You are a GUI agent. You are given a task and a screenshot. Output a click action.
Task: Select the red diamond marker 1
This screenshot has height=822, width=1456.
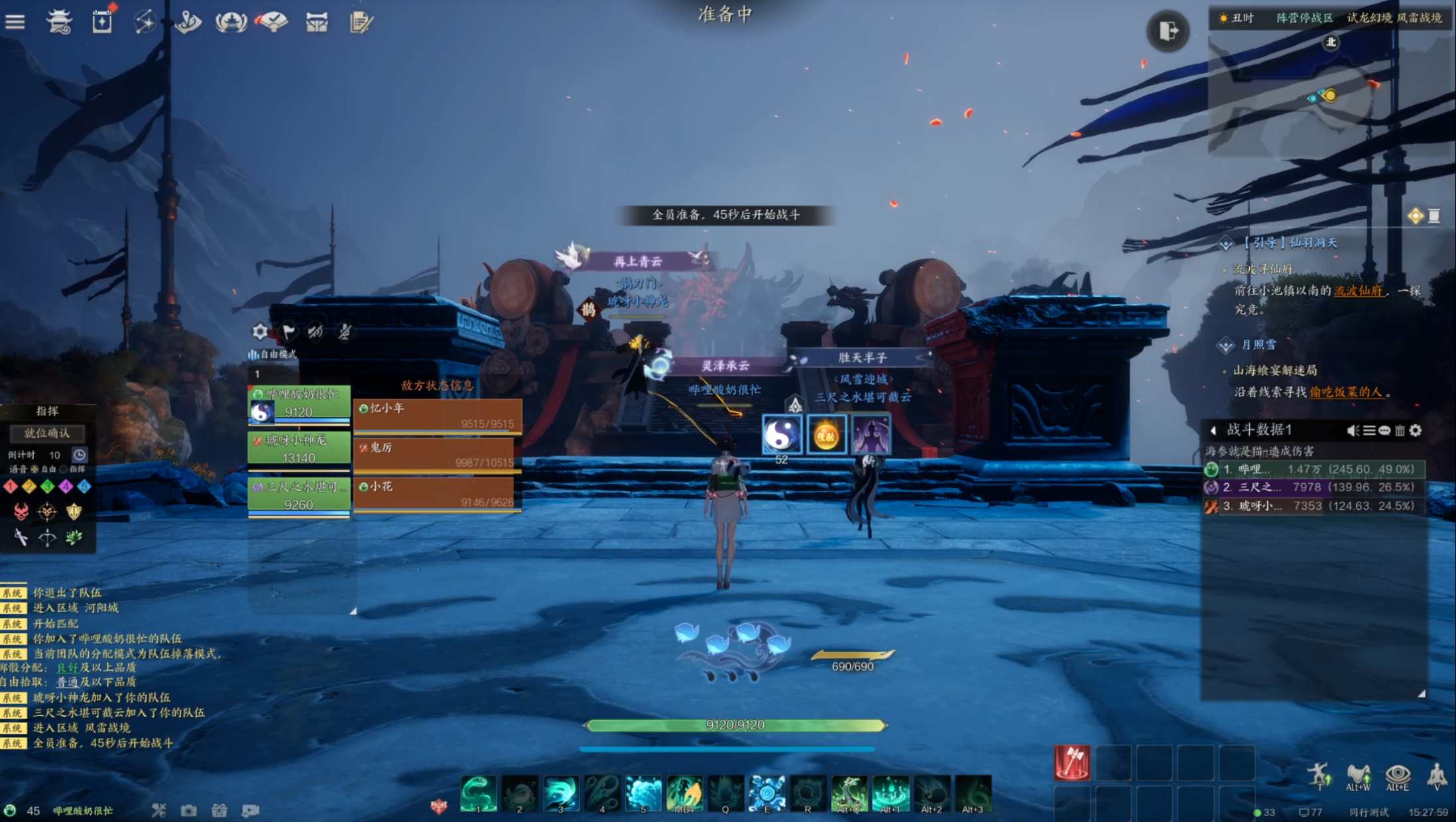[x=10, y=487]
